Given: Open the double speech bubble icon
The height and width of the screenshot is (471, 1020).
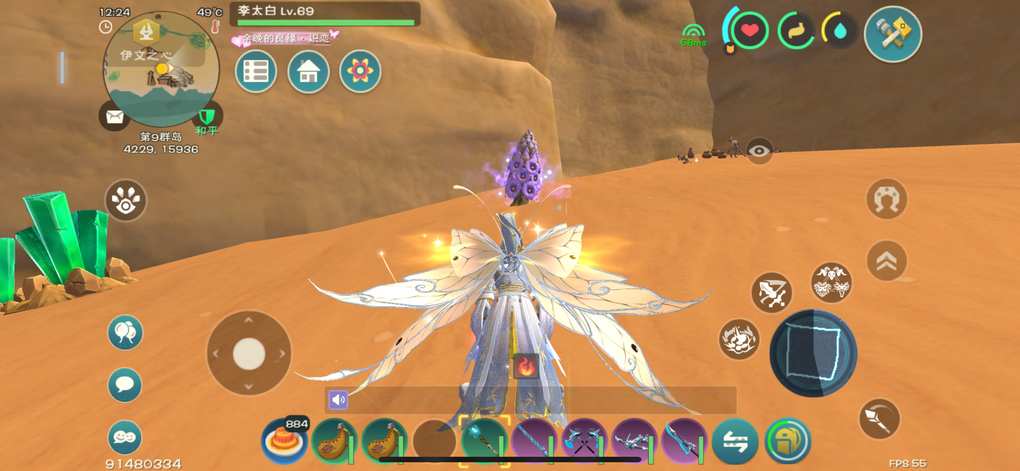Looking at the screenshot, I should tap(125, 333).
